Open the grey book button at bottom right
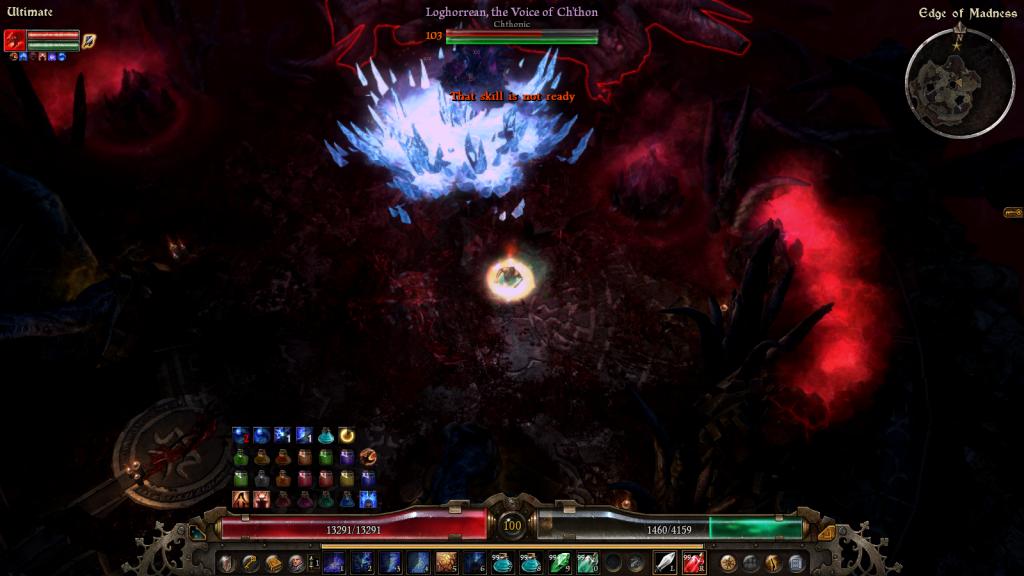This screenshot has height=576, width=1024. pyautogui.click(x=796, y=563)
